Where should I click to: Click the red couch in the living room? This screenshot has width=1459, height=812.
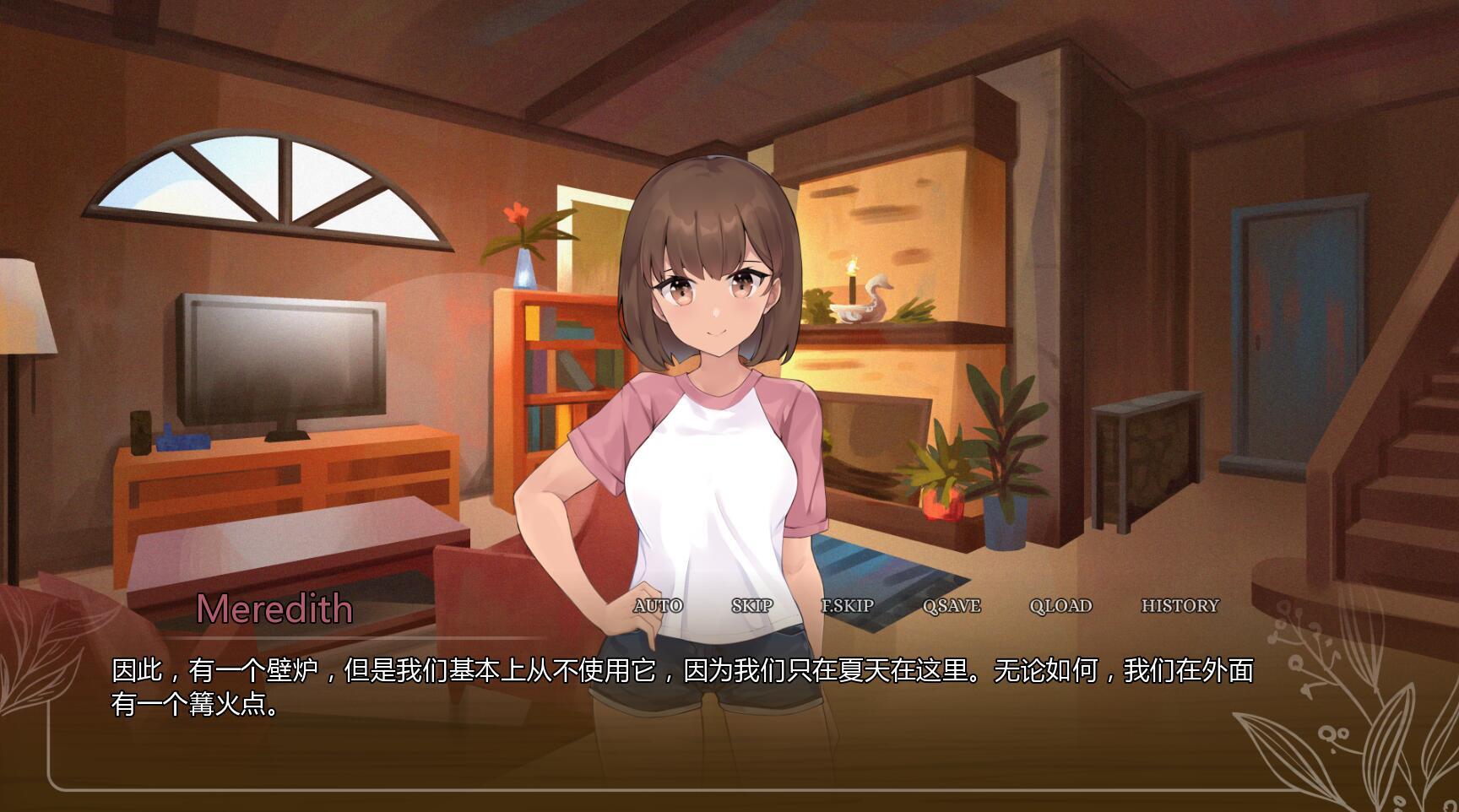490,574
